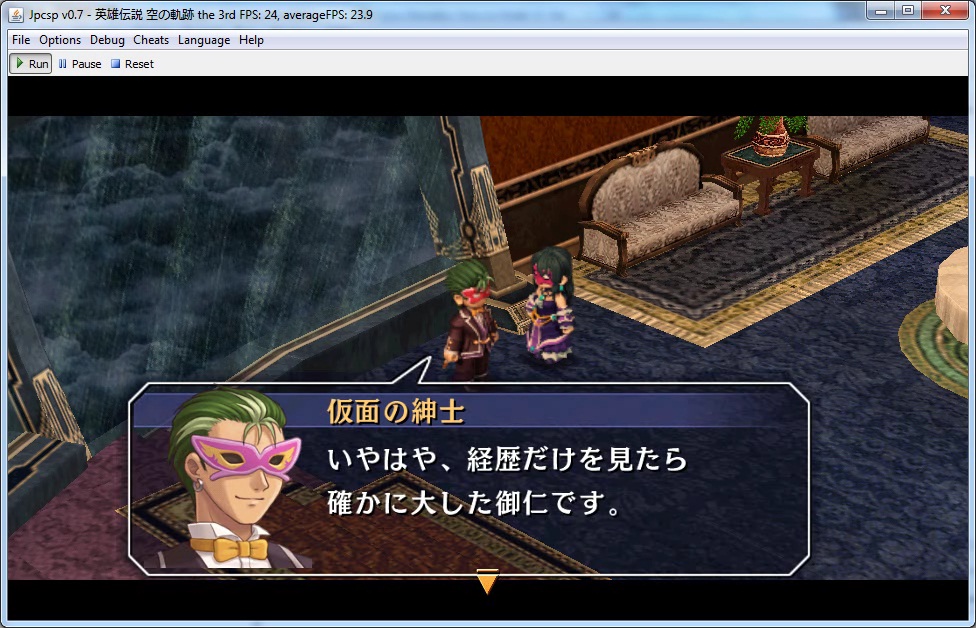This screenshot has width=976, height=628.
Task: Reset the emulator
Action: coord(132,64)
